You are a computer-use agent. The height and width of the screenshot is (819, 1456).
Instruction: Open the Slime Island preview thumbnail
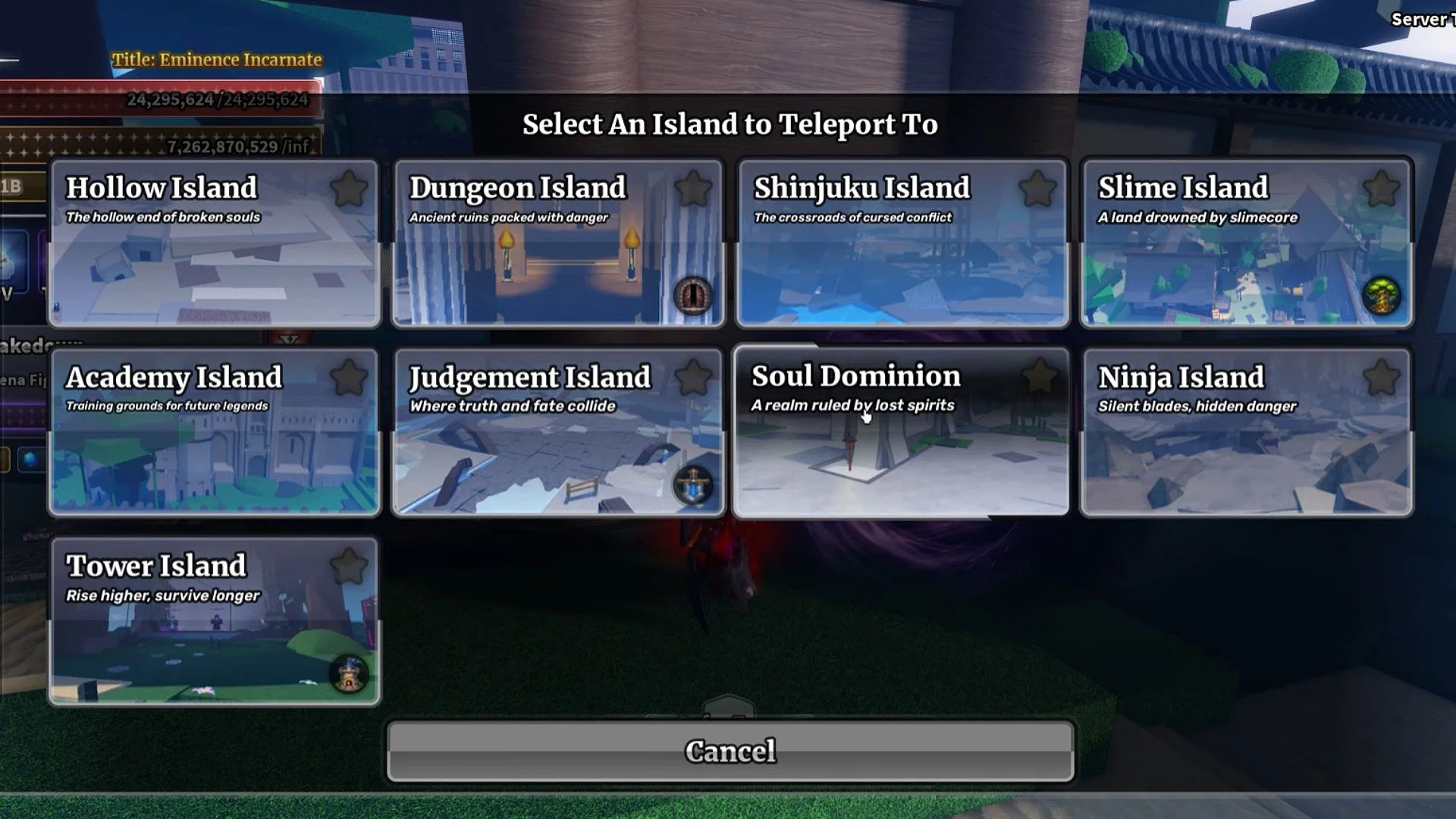(1246, 281)
